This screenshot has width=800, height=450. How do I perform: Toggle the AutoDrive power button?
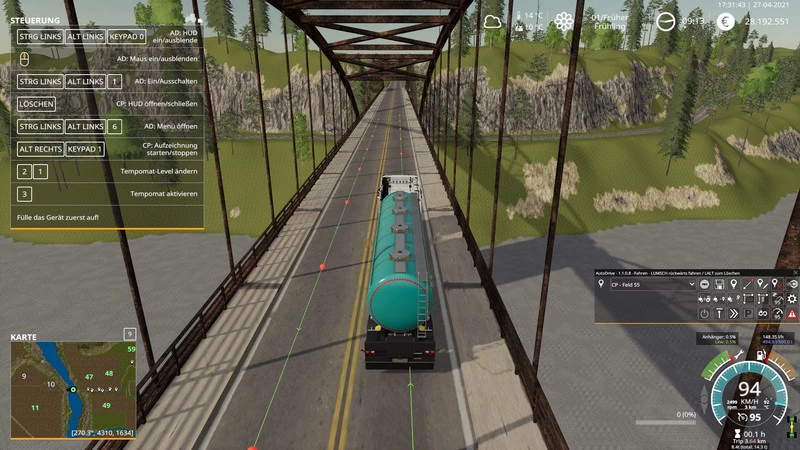click(704, 314)
